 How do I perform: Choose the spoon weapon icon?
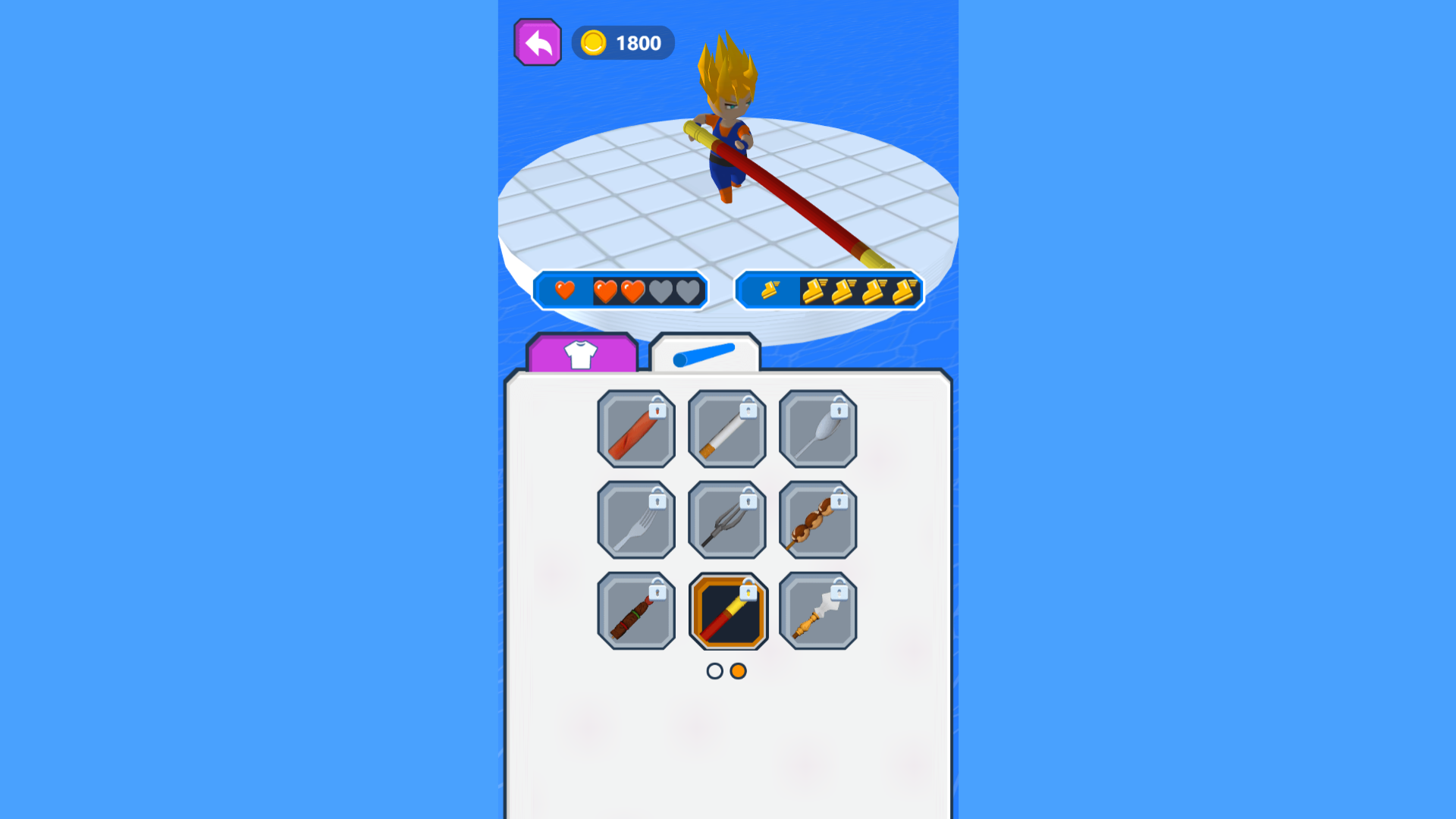[x=818, y=429]
